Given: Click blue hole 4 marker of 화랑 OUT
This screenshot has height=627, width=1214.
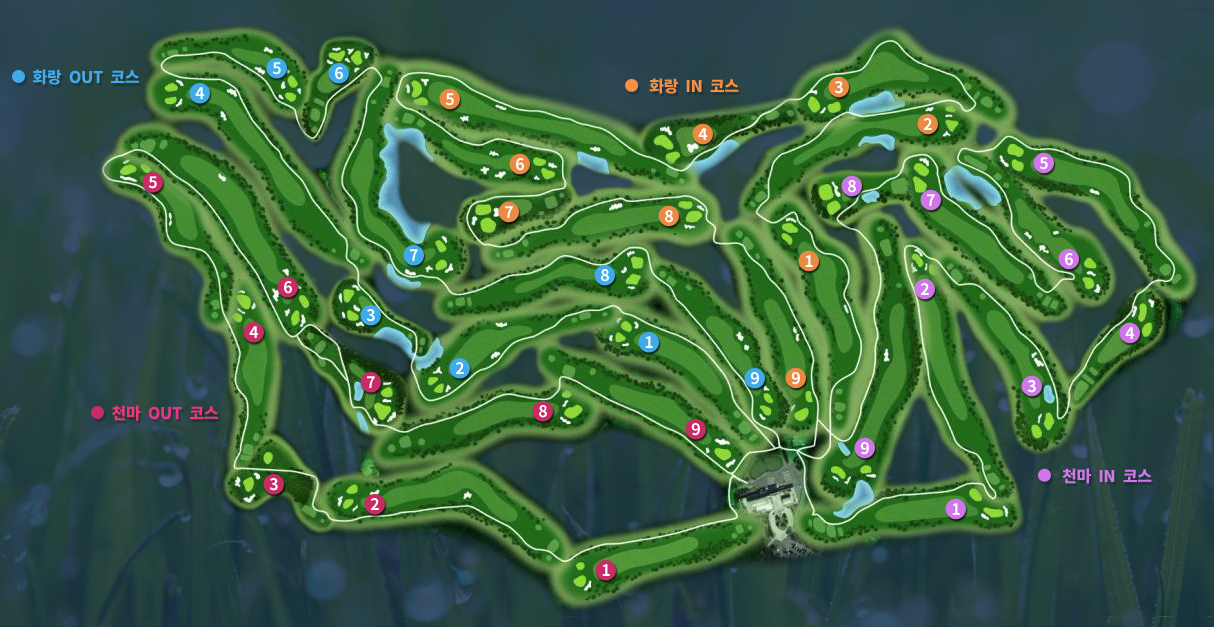Looking at the screenshot, I should click(x=200, y=94).
